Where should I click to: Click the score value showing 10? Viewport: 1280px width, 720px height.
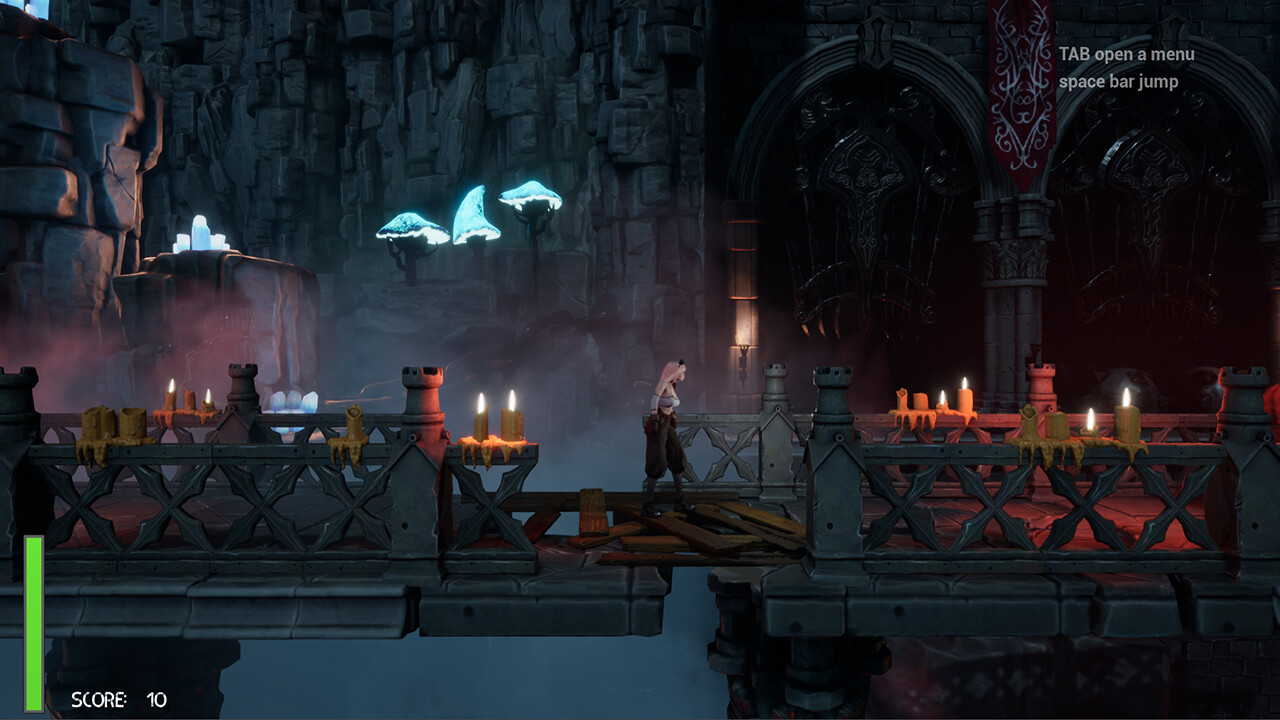156,699
